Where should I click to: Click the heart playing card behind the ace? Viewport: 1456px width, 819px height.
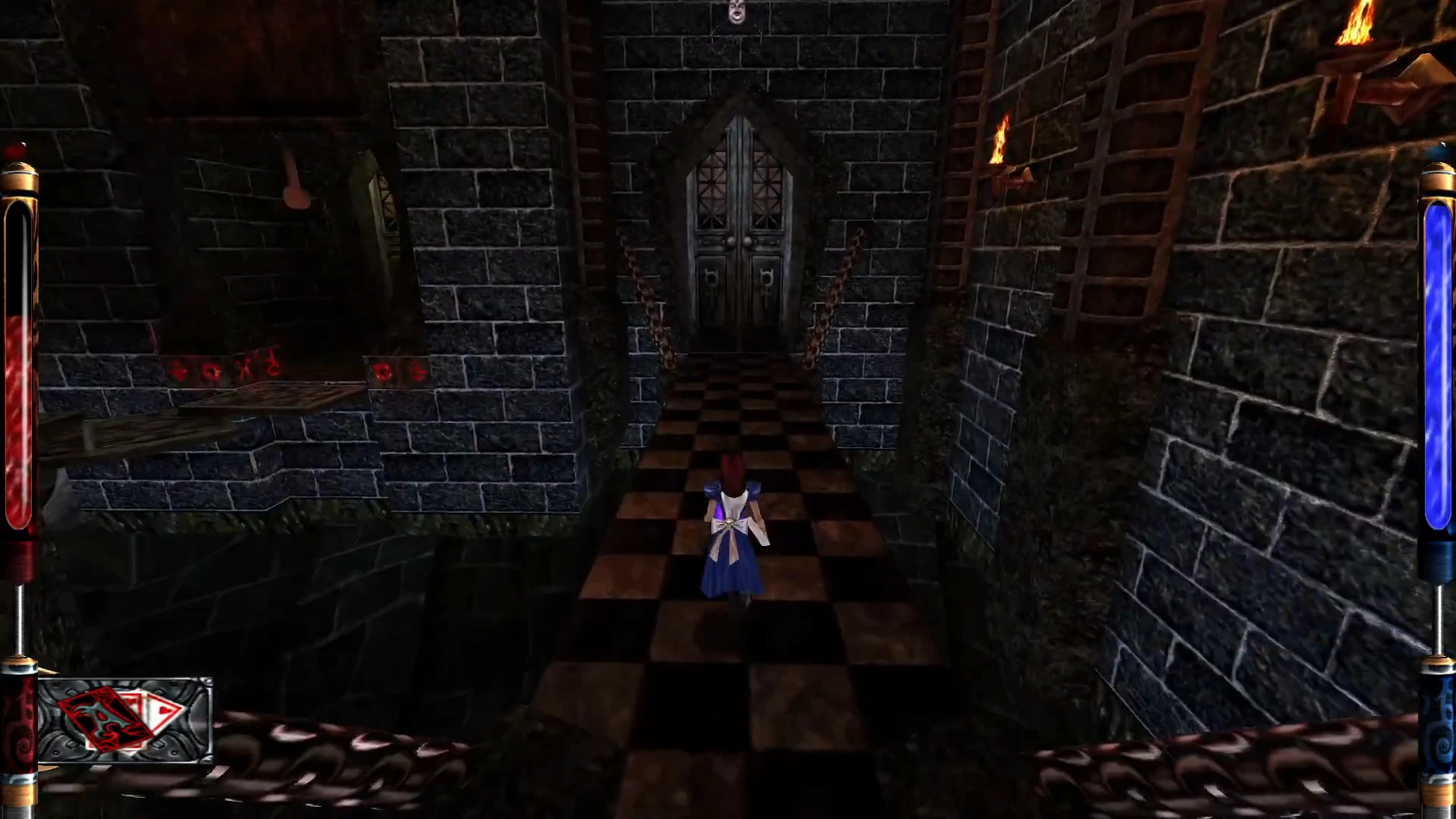click(161, 710)
